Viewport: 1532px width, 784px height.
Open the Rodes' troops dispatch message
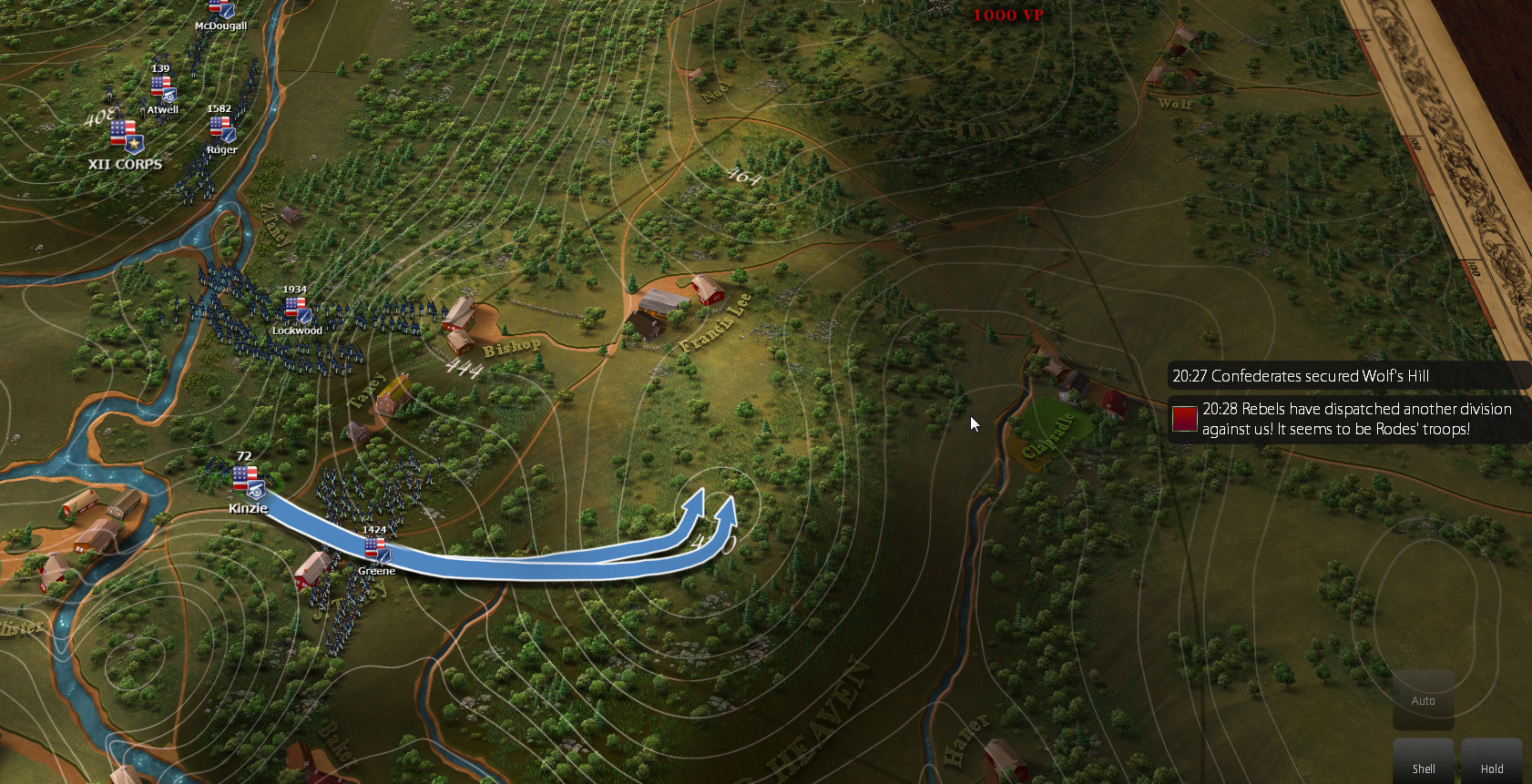[1348, 419]
